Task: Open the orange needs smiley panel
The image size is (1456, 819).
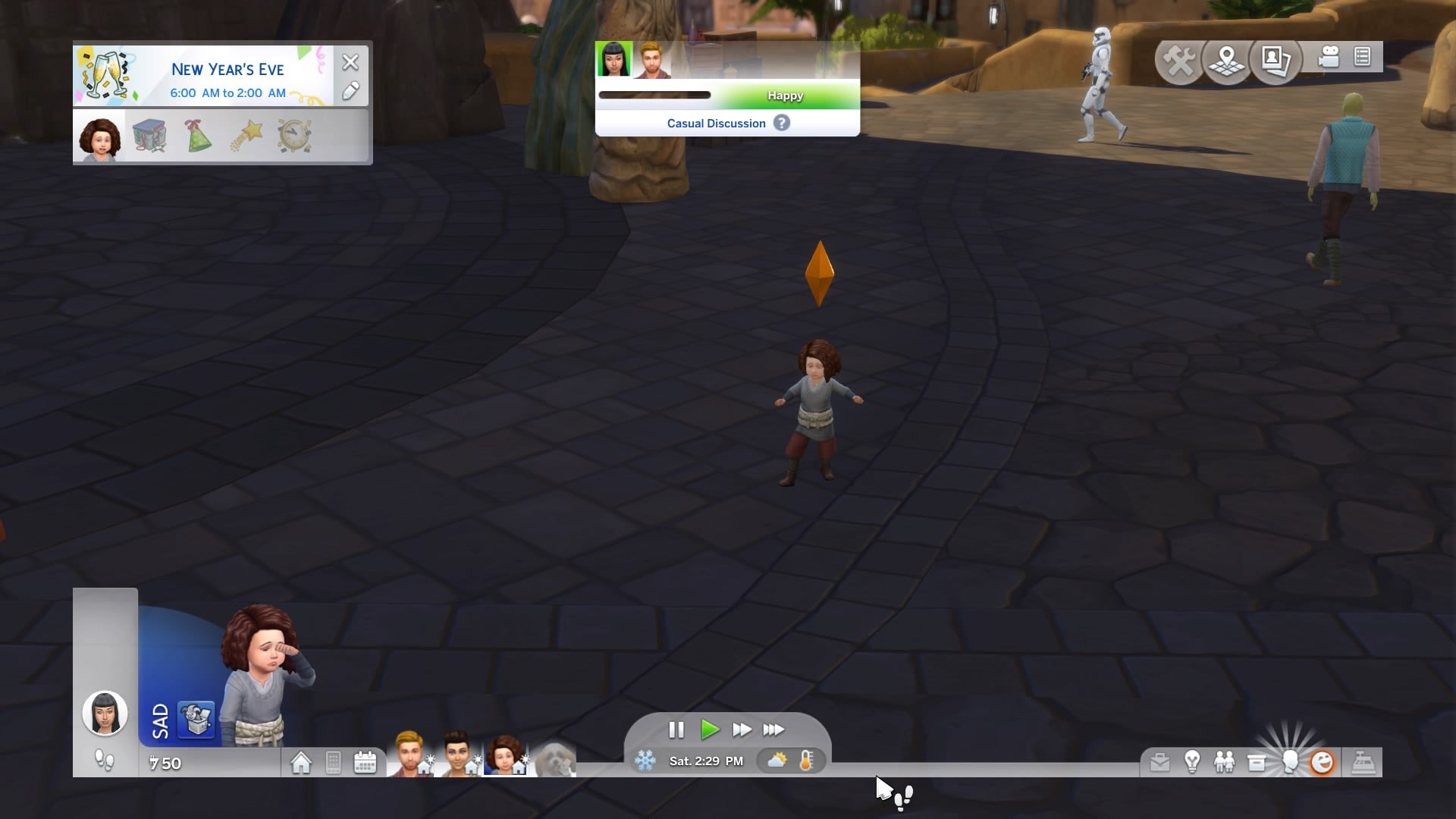Action: coord(1322,762)
